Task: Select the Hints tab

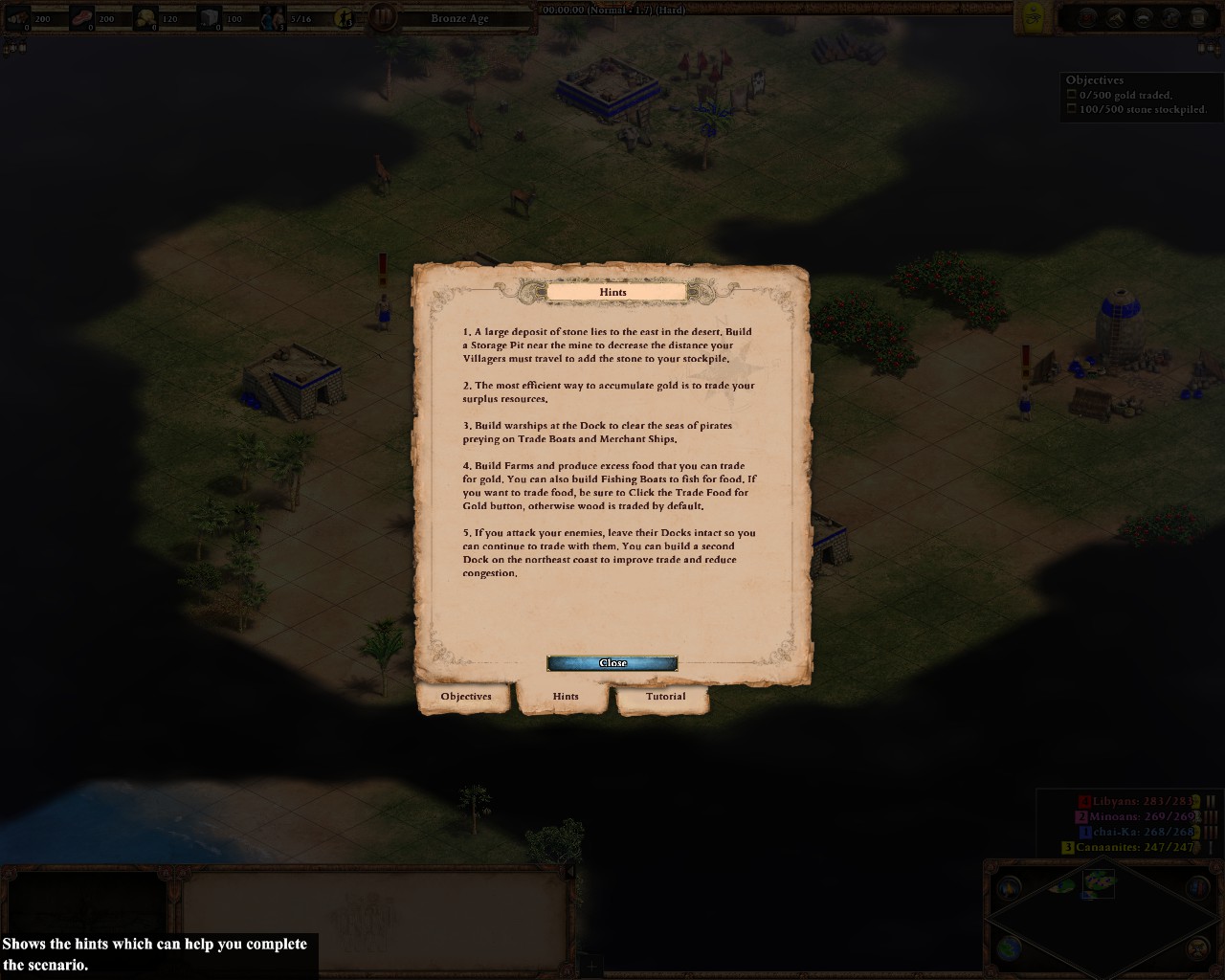Action: pos(566,697)
